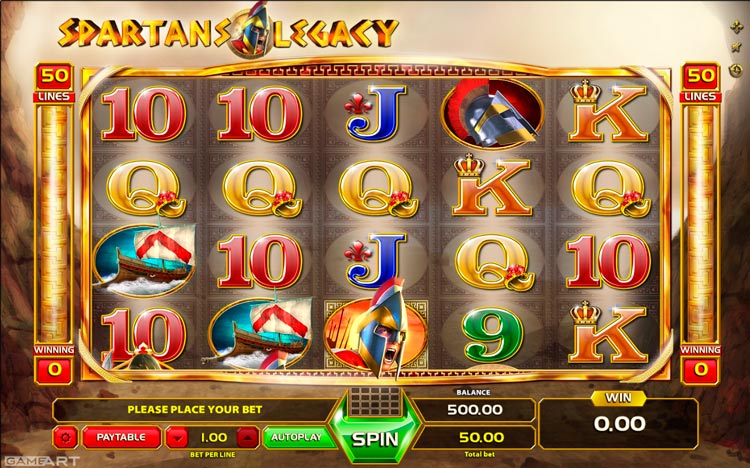The width and height of the screenshot is (750, 468).
Task: Open the Paytable
Action: coord(121,437)
